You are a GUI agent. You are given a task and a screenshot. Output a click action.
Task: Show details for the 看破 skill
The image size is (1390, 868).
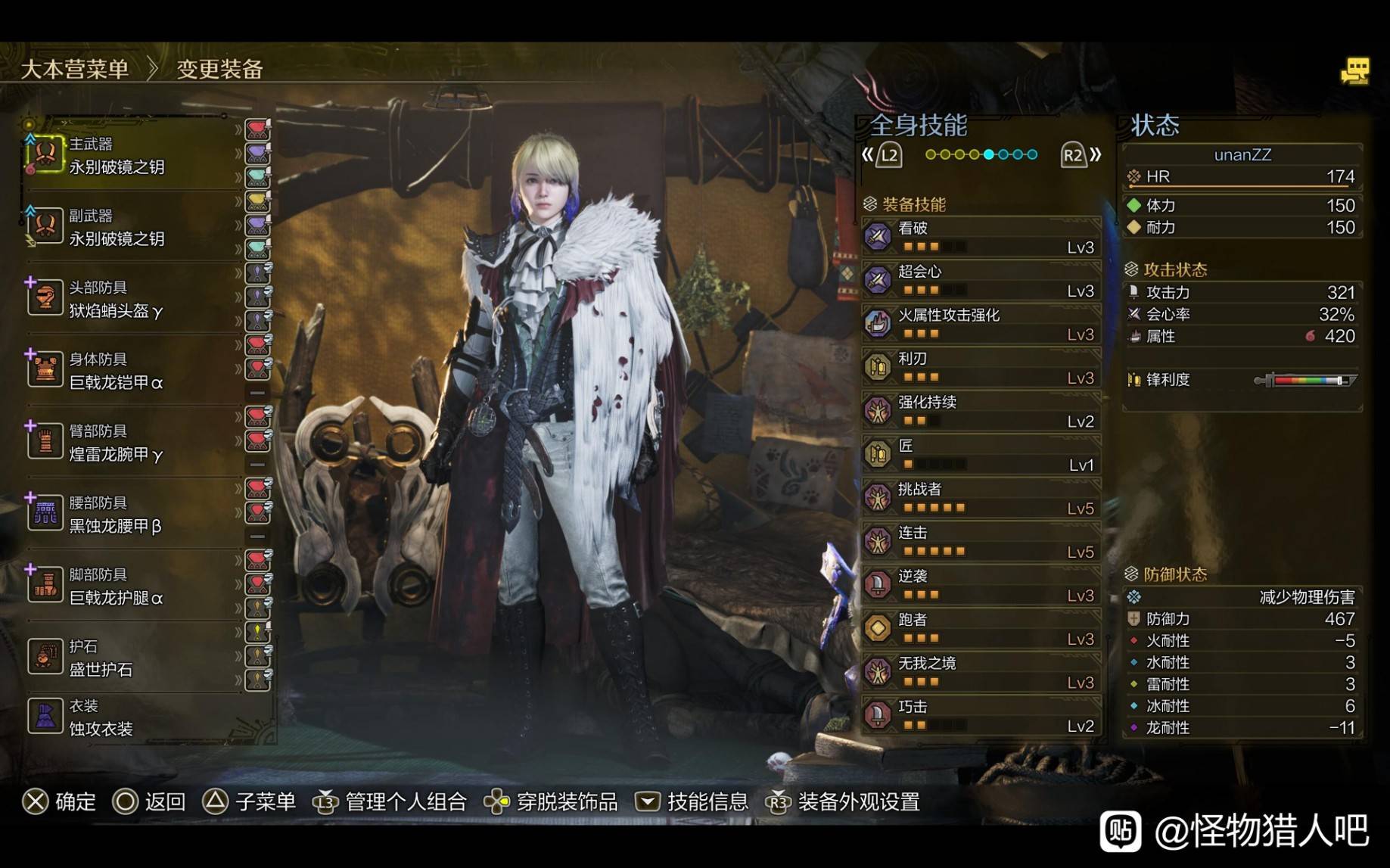click(x=981, y=237)
